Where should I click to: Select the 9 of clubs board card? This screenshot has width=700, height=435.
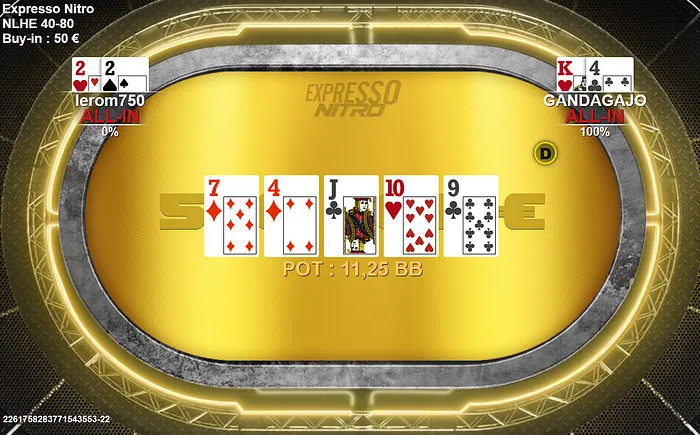471,215
